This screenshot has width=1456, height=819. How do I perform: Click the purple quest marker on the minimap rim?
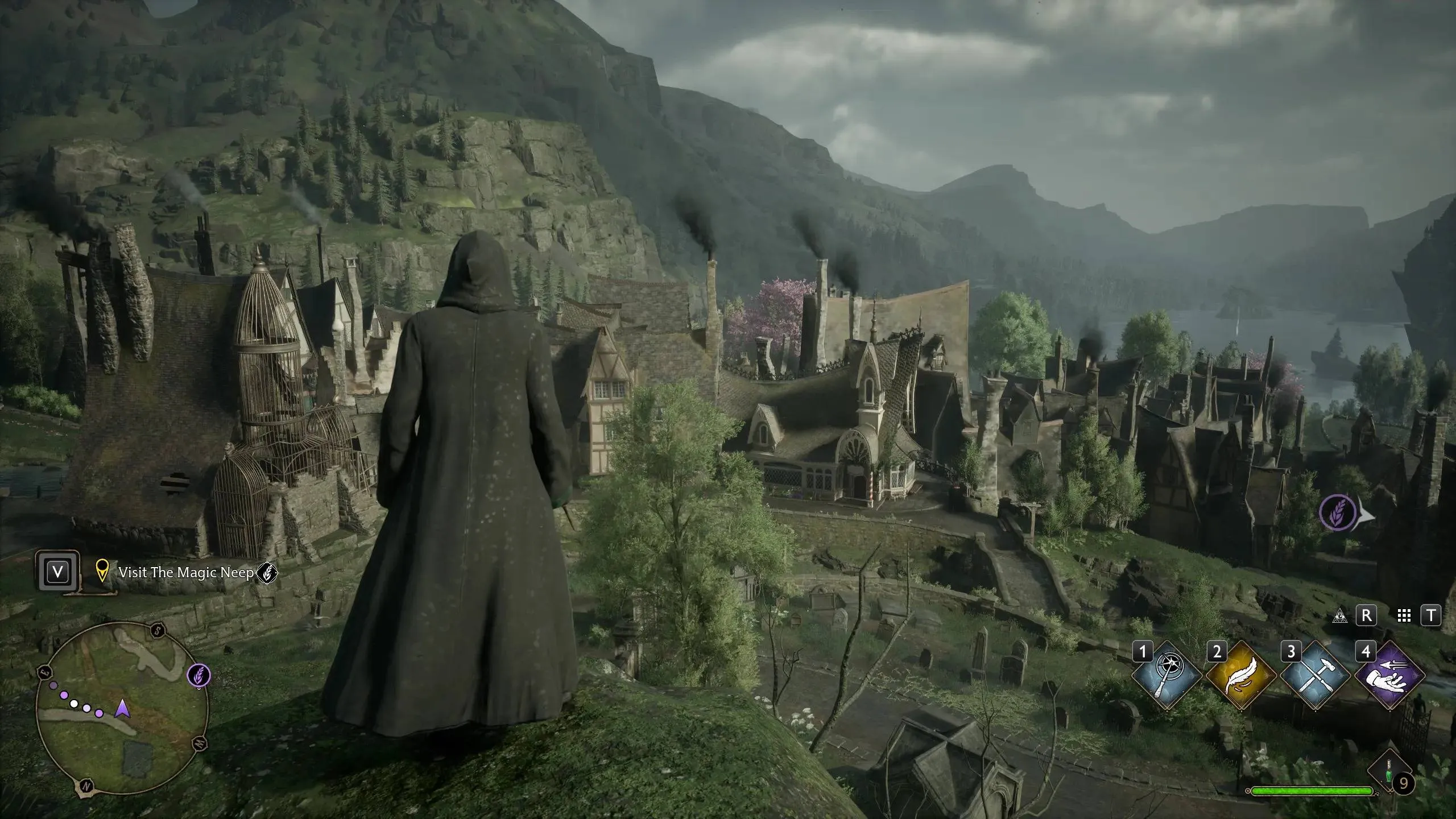(x=199, y=676)
